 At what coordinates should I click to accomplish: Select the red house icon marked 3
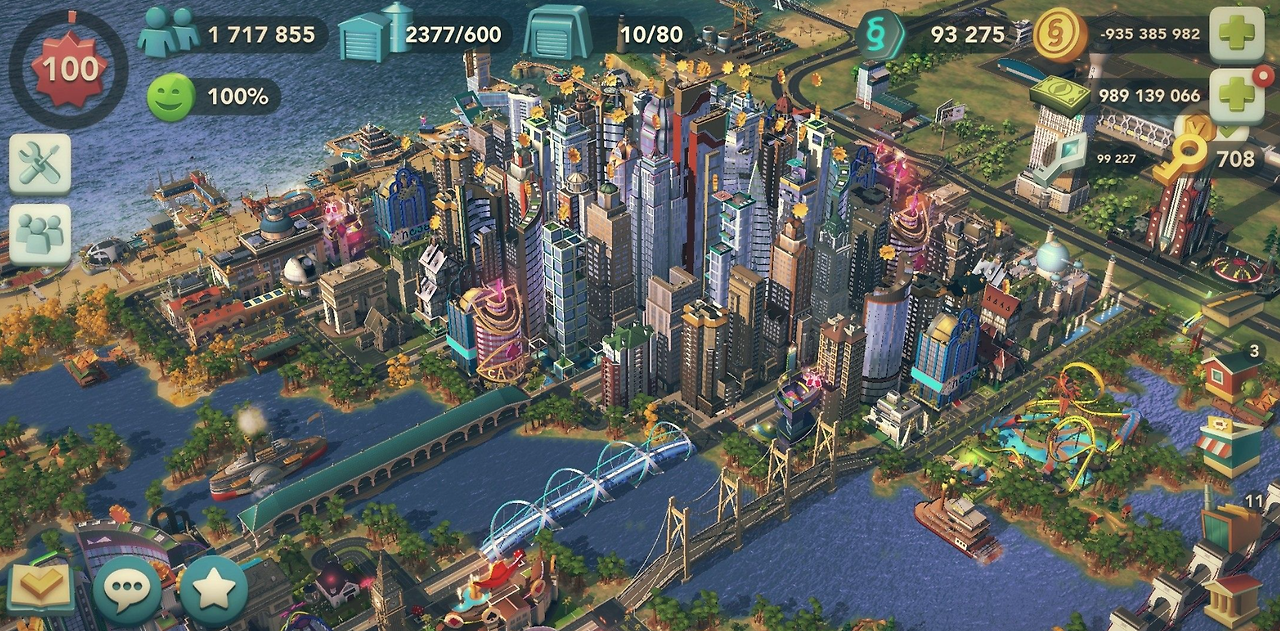pos(1232,378)
